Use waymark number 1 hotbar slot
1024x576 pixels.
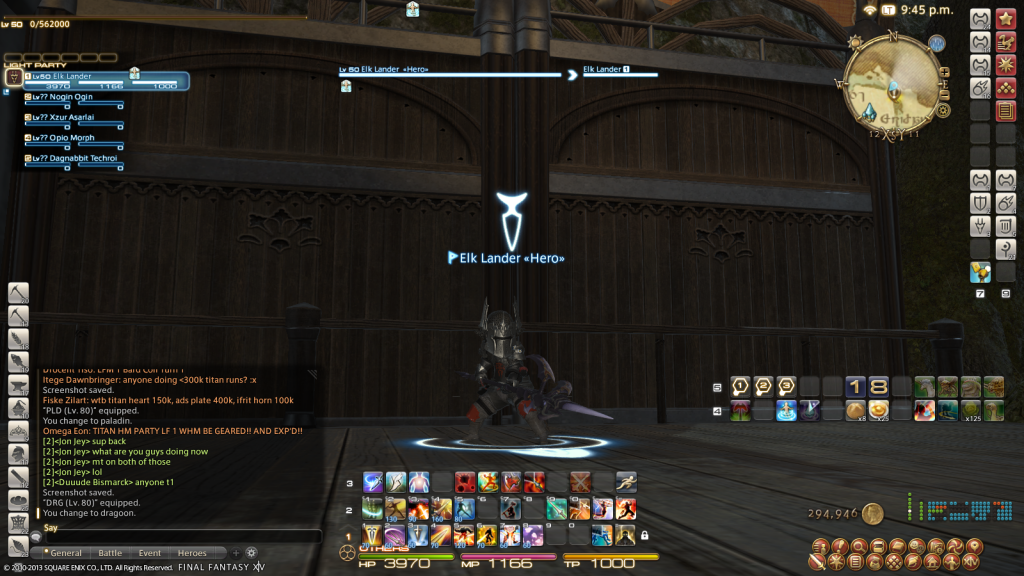click(741, 386)
